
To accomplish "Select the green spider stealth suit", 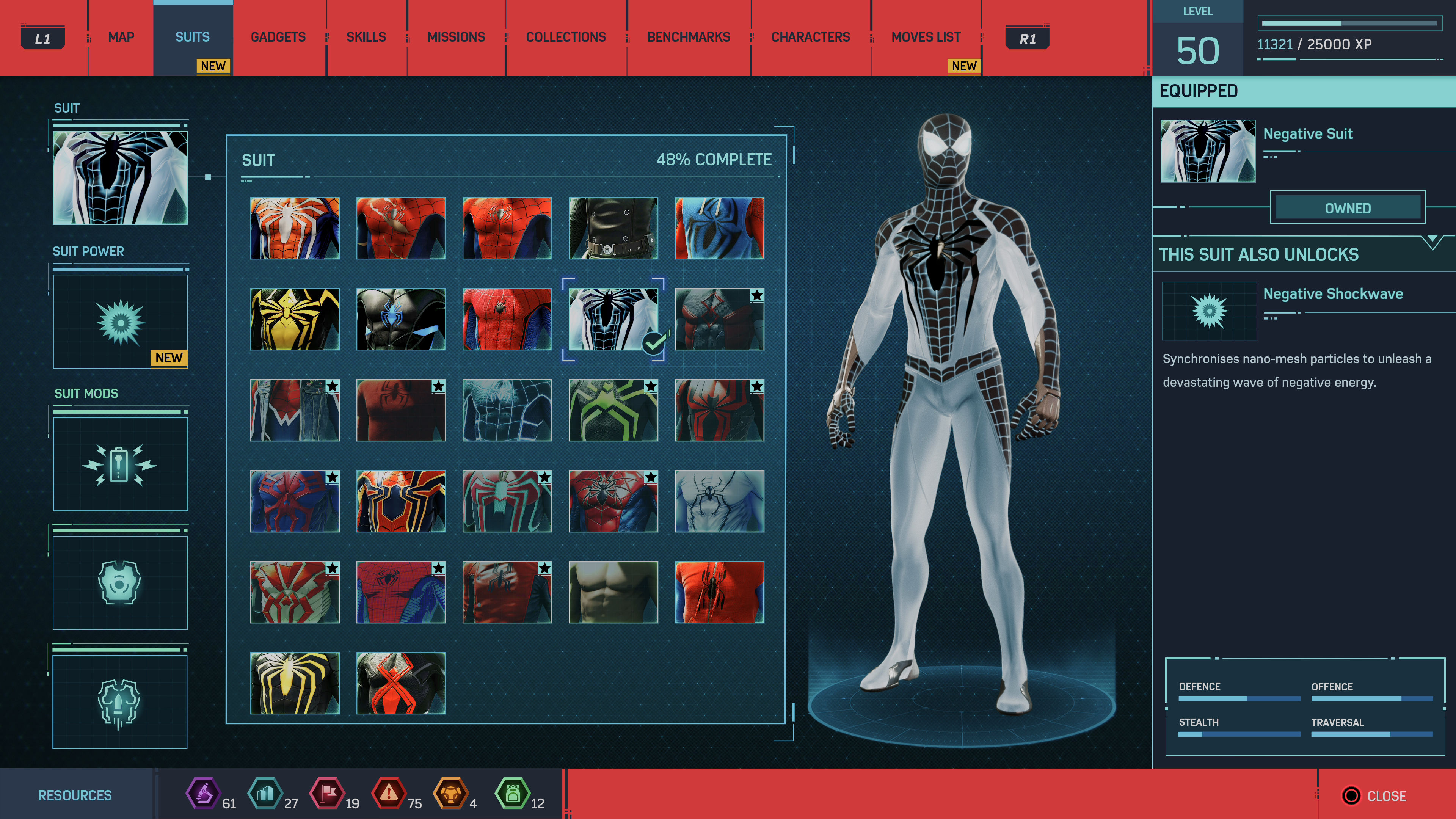I will click(x=613, y=410).
